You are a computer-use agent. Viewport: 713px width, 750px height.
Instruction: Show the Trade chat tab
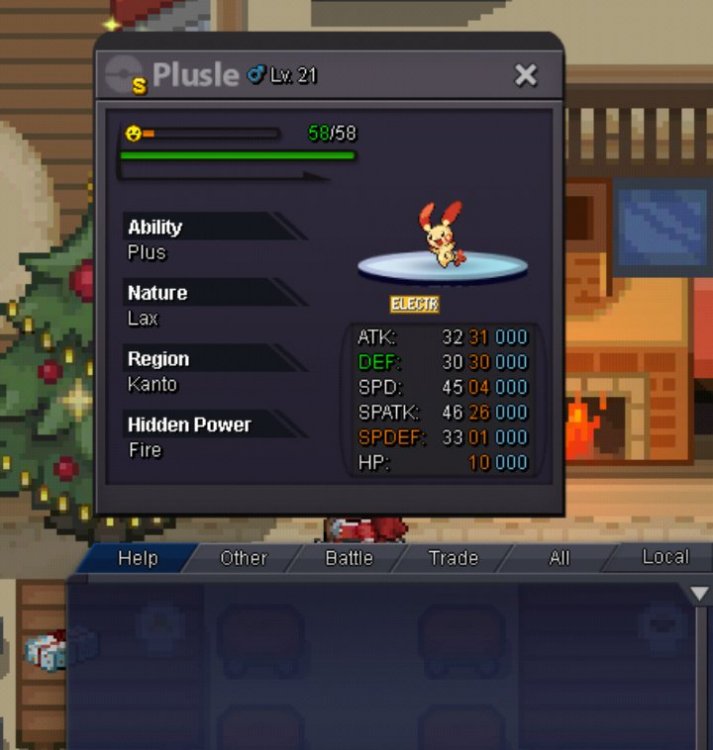click(x=453, y=558)
